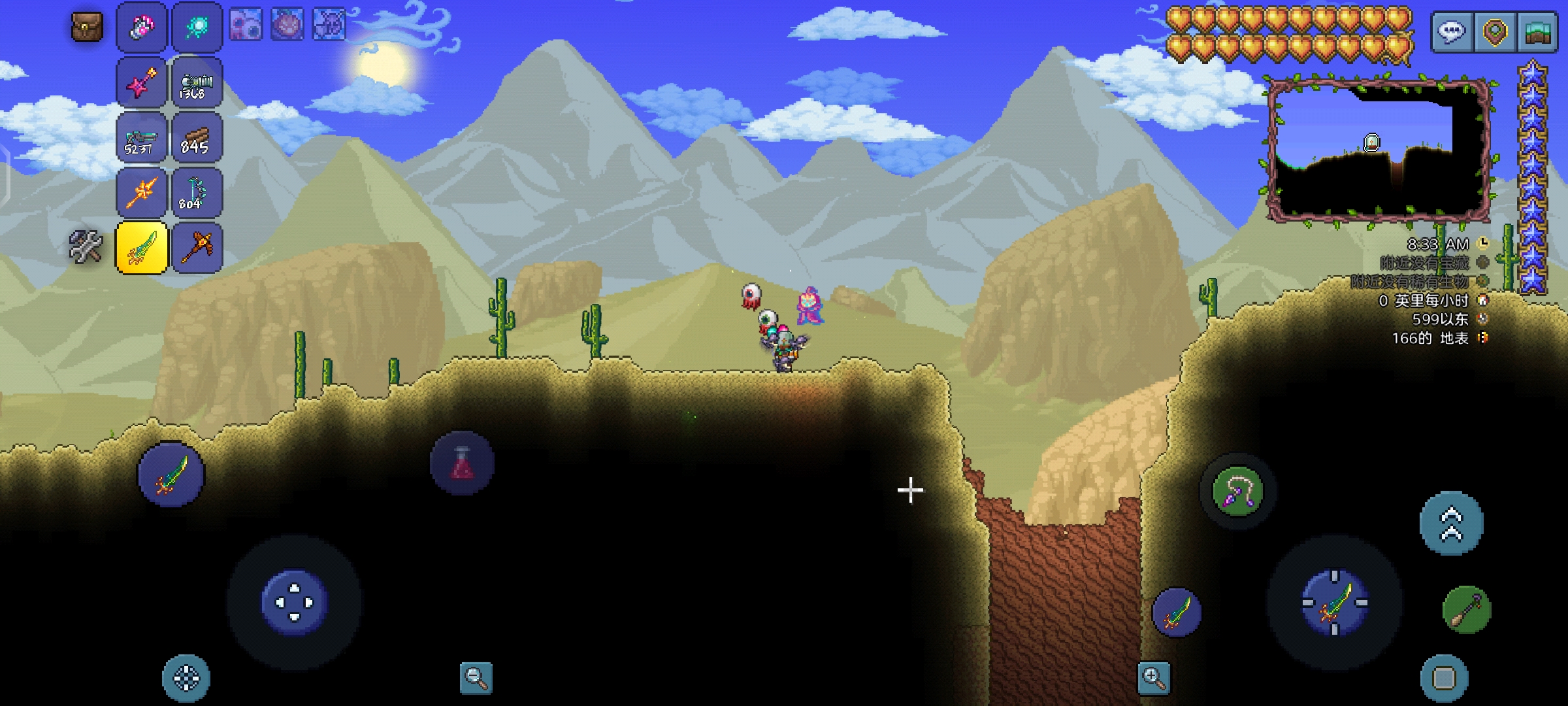Select the gun showing 5237 ammo
The width and height of the screenshot is (1568, 706).
coord(142,138)
